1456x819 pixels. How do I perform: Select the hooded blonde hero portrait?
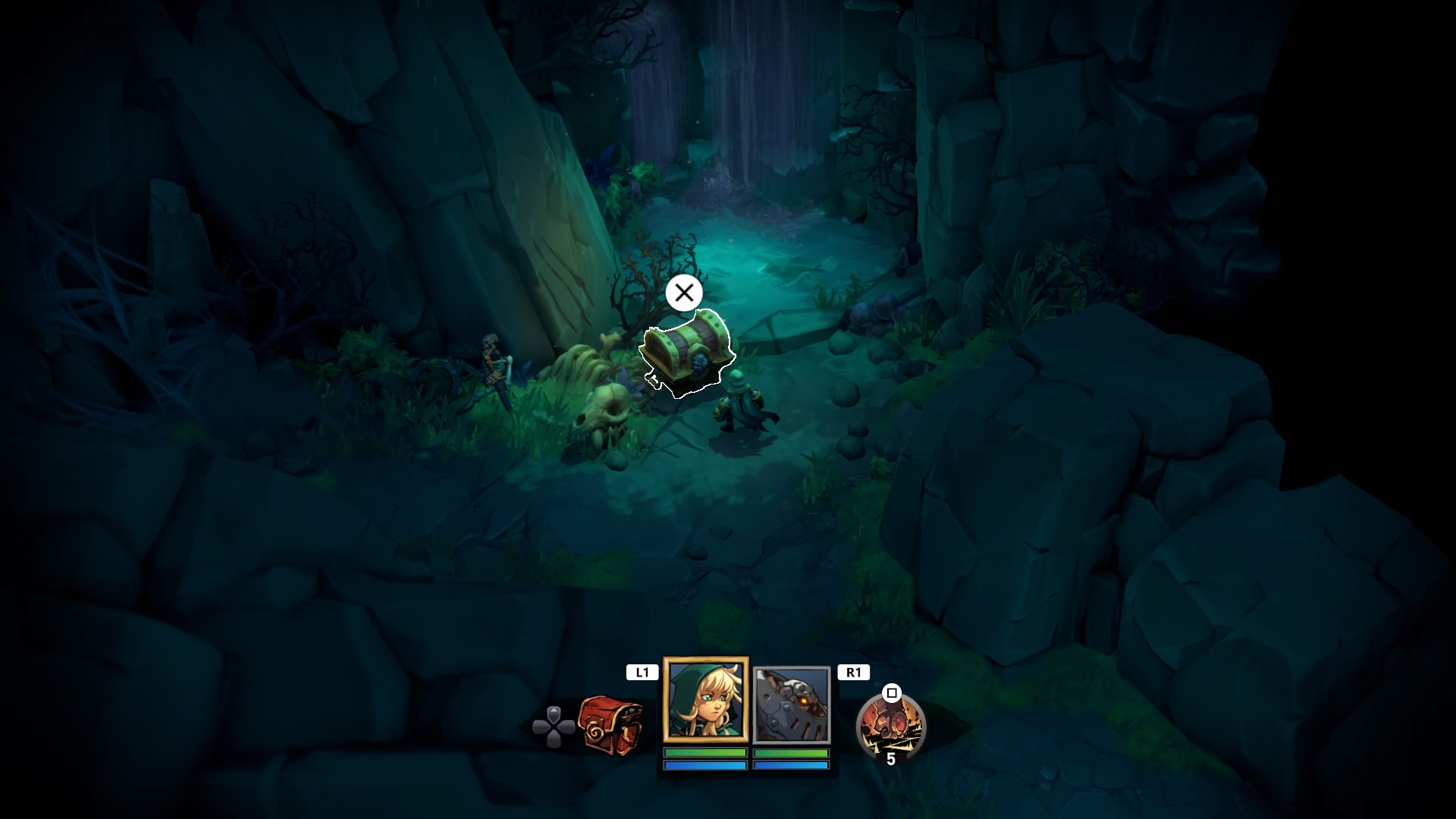pos(706,700)
